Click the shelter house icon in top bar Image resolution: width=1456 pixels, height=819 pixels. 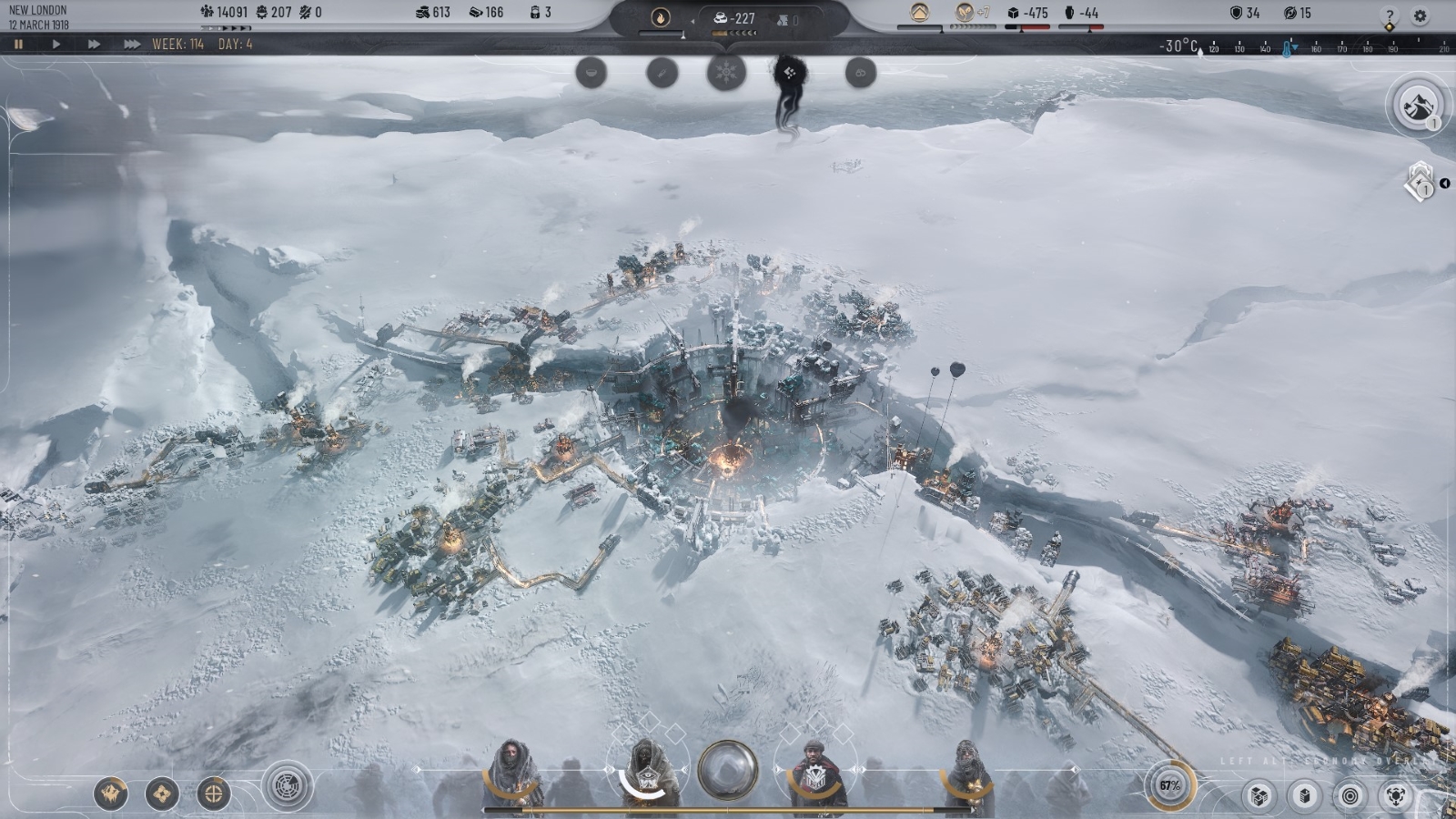click(920, 13)
